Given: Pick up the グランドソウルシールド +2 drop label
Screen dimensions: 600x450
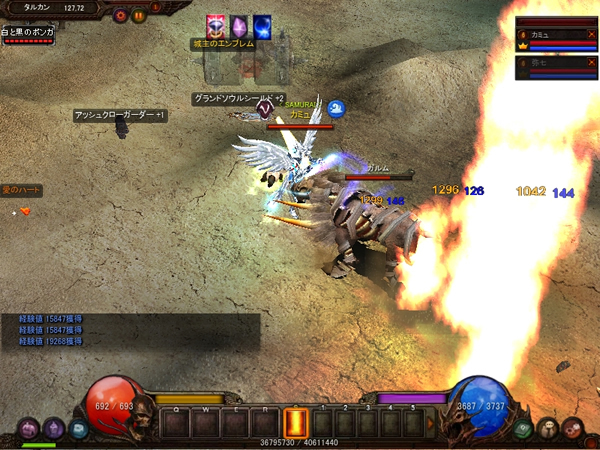Looking at the screenshot, I should click(238, 99).
